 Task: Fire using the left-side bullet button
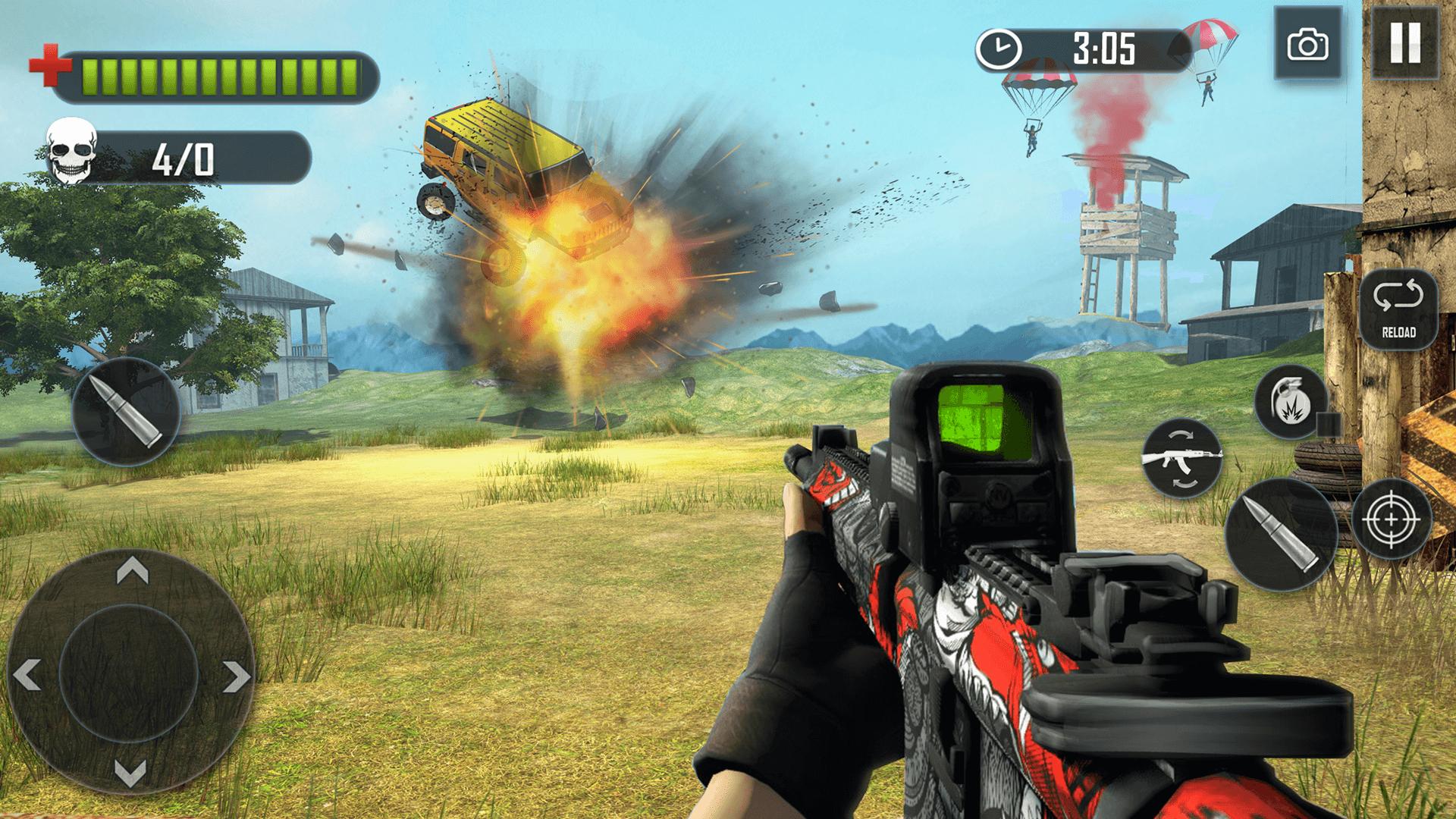126,412
